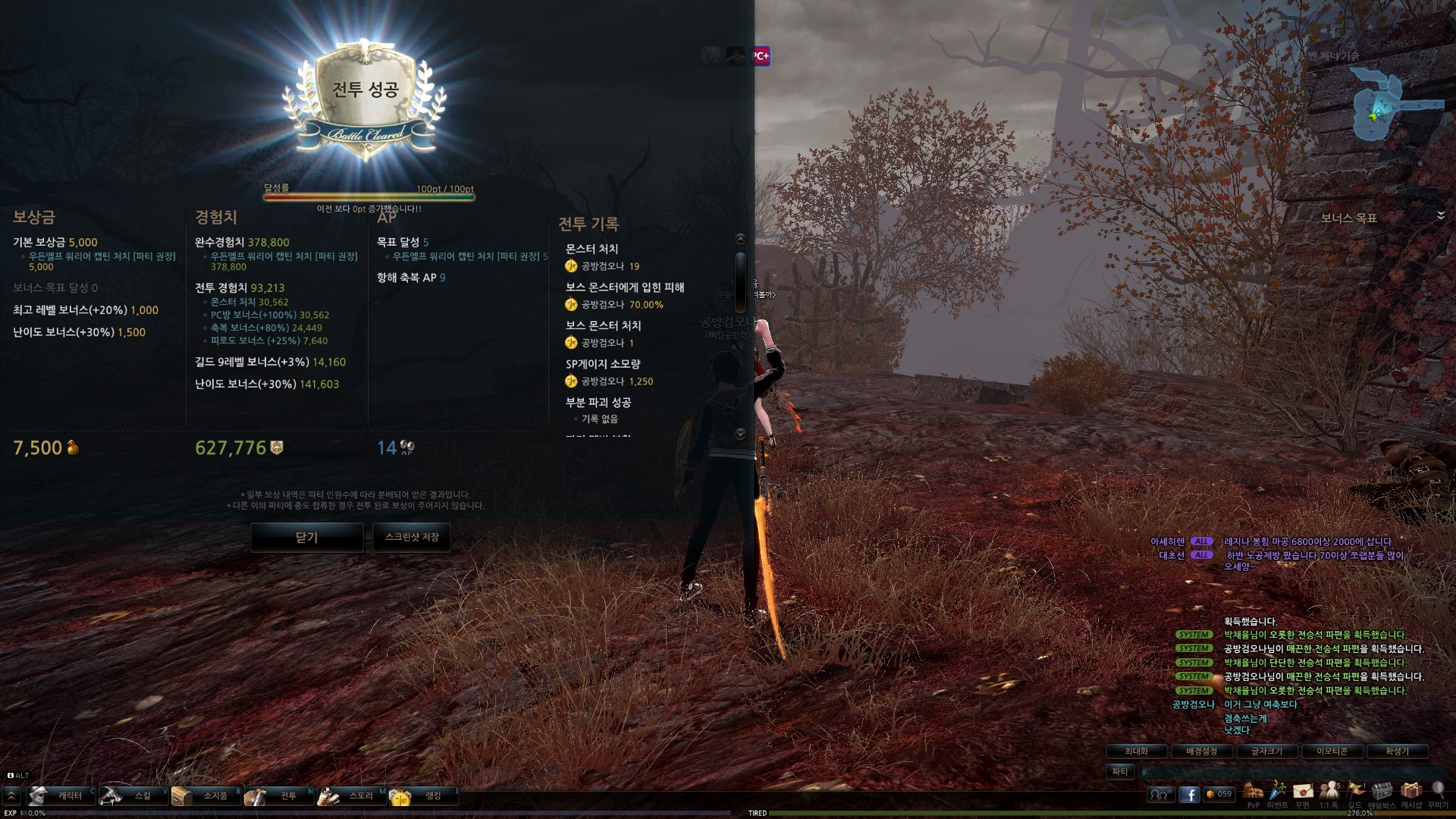Open the 우편 mail envelope
The width and height of the screenshot is (1456, 819).
[x=1303, y=792]
